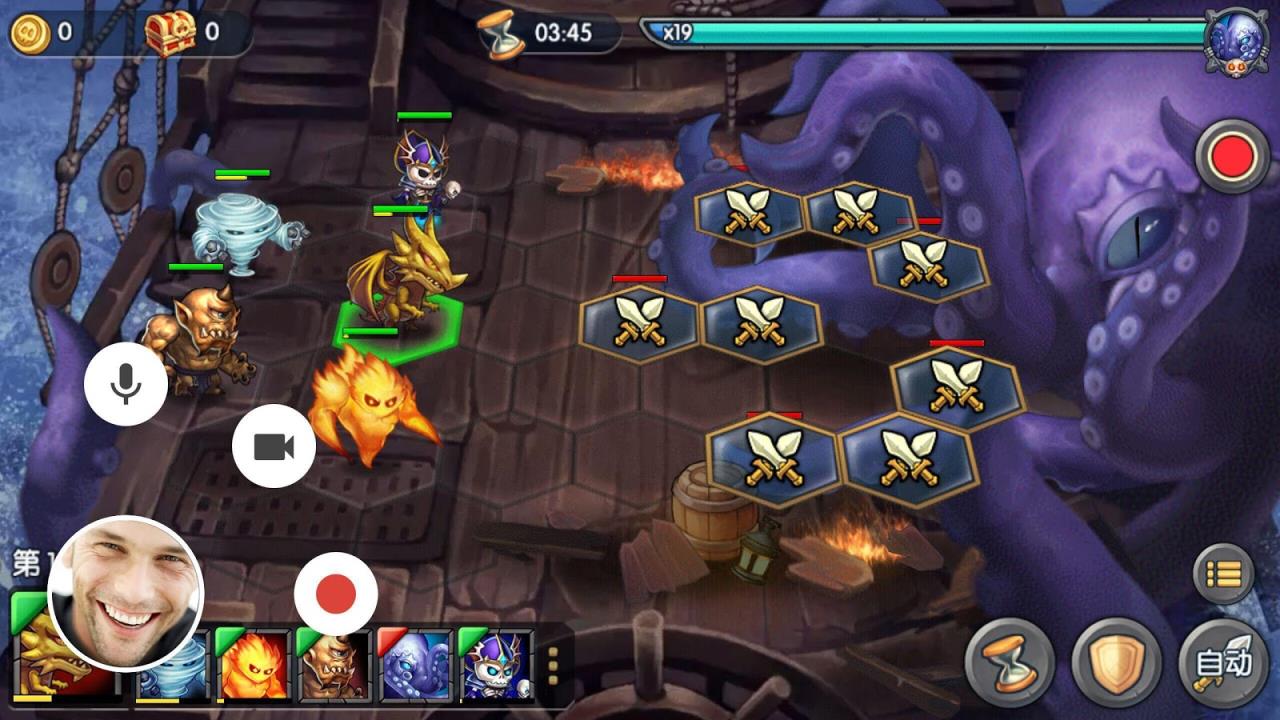Tap the hourglass speed-up icon
Viewport: 1280px width, 720px height.
1007,659
